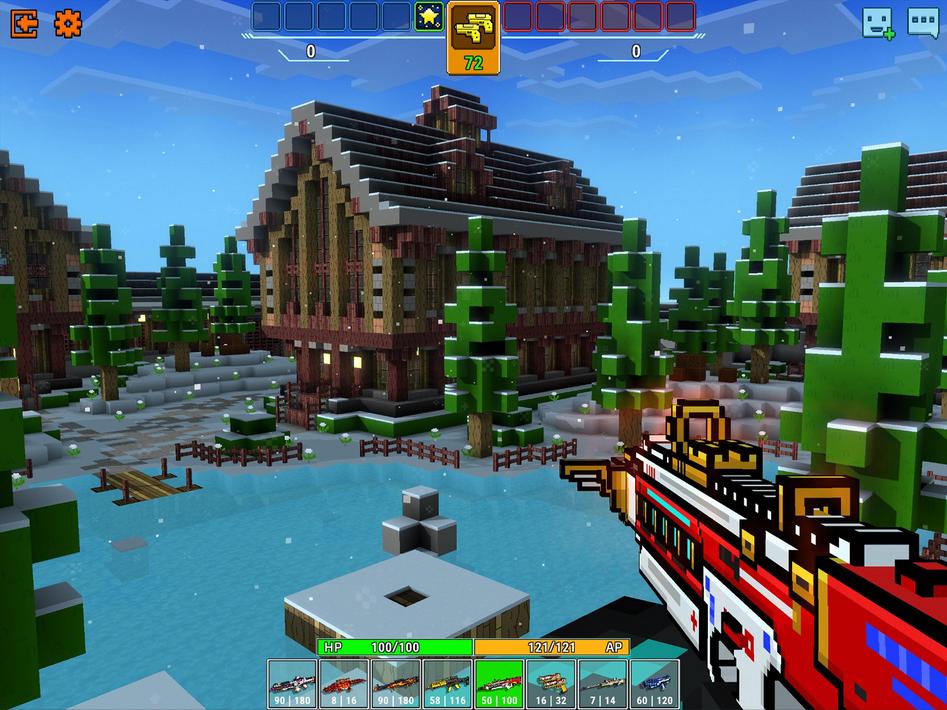Select the red weapon with 8 | 16 ammo
Viewport: 947px width, 710px height.
click(343, 684)
